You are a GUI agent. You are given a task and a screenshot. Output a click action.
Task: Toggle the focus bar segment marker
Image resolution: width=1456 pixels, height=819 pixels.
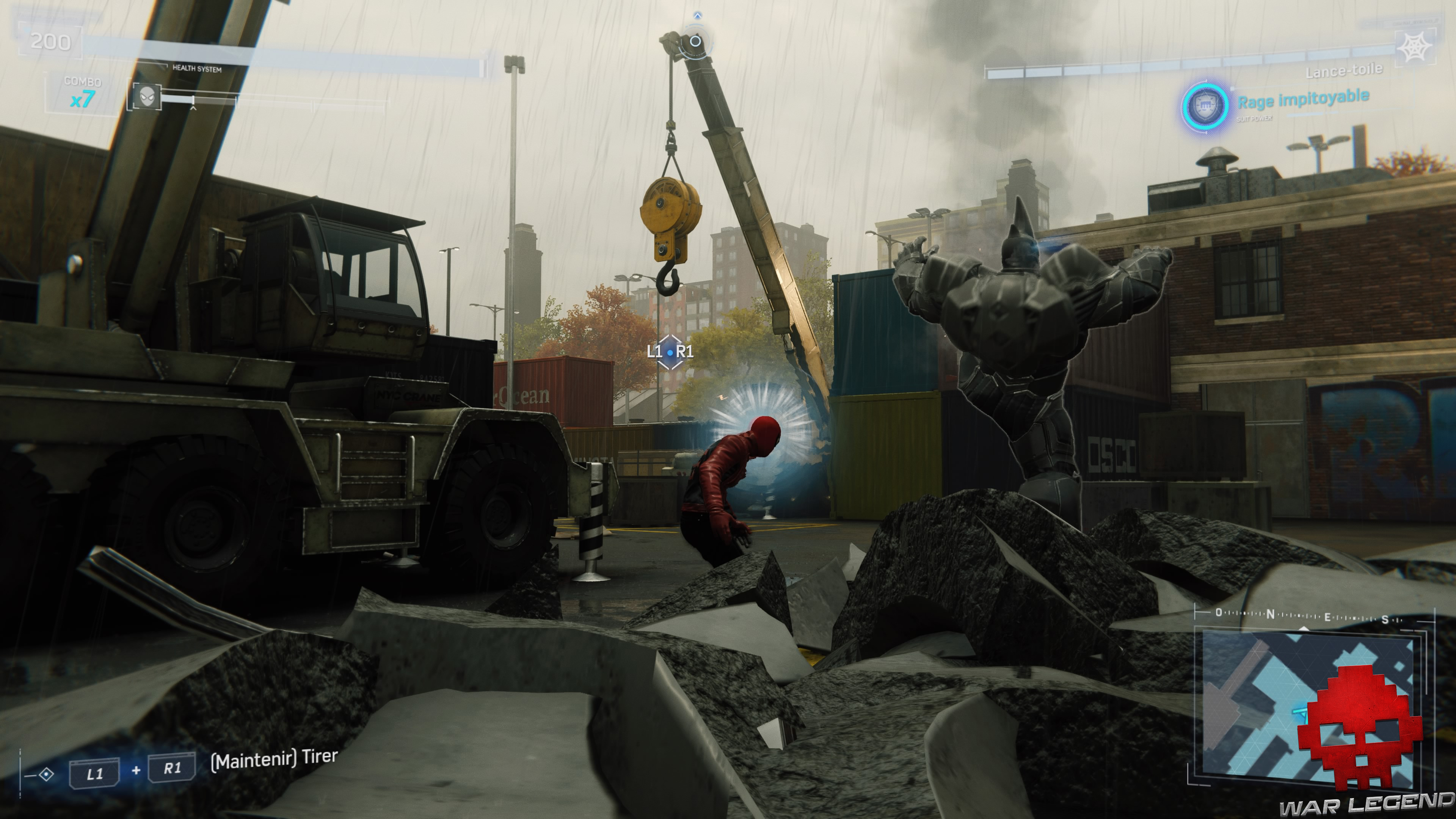[193, 100]
